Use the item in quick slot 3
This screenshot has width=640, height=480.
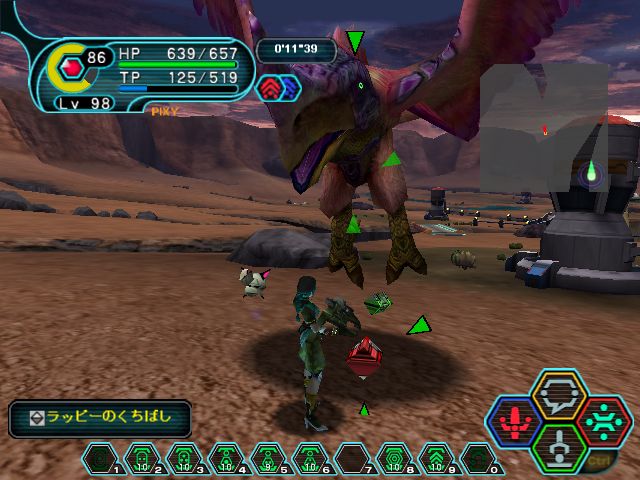184,460
